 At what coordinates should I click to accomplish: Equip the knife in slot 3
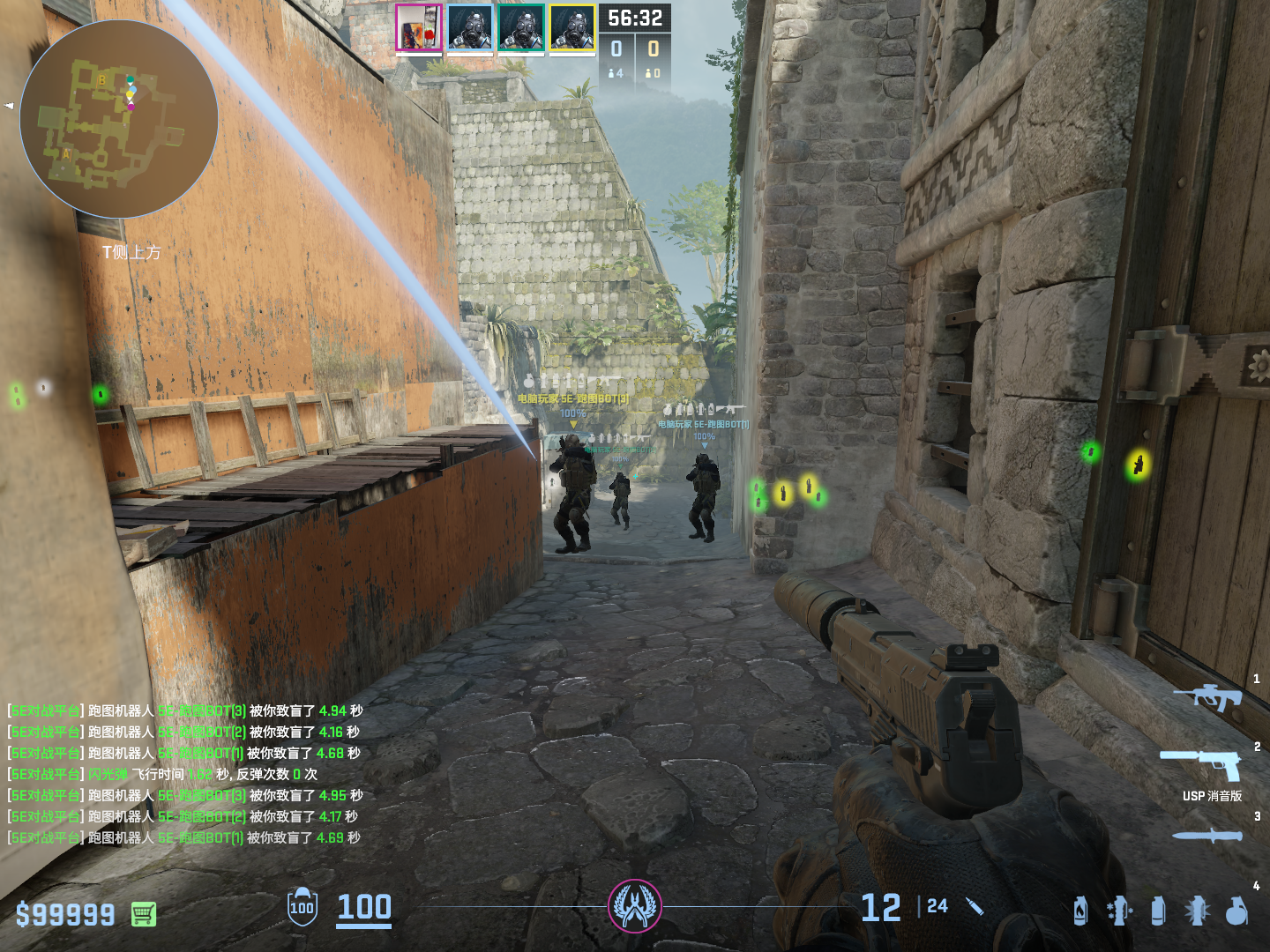[x=1206, y=836]
